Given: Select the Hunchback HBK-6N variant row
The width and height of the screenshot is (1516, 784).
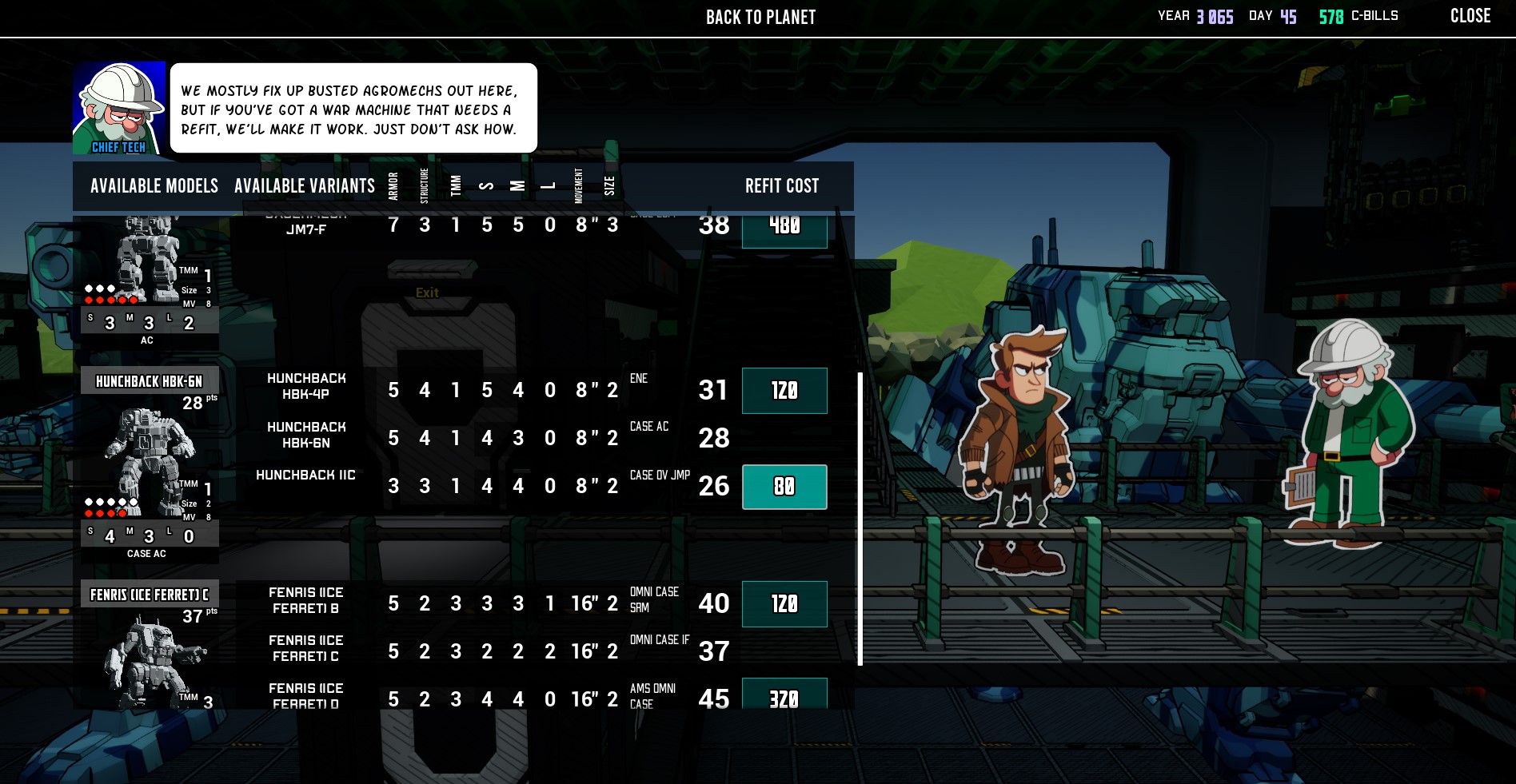Looking at the screenshot, I should [306, 435].
